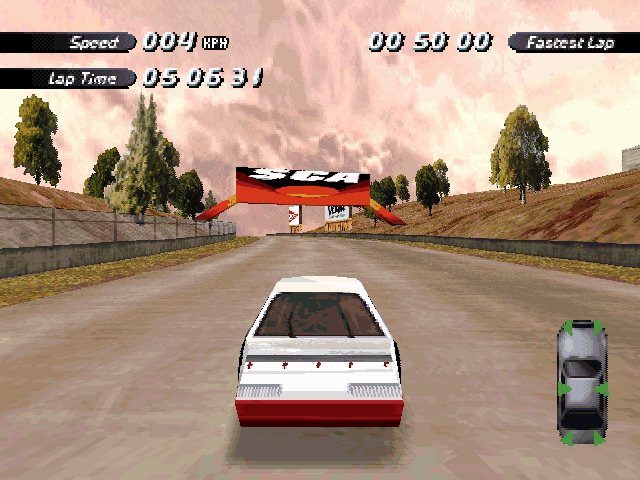Click the car damage indicator icon
Image resolution: width=640 pixels, height=480 pixels.
tap(582, 383)
